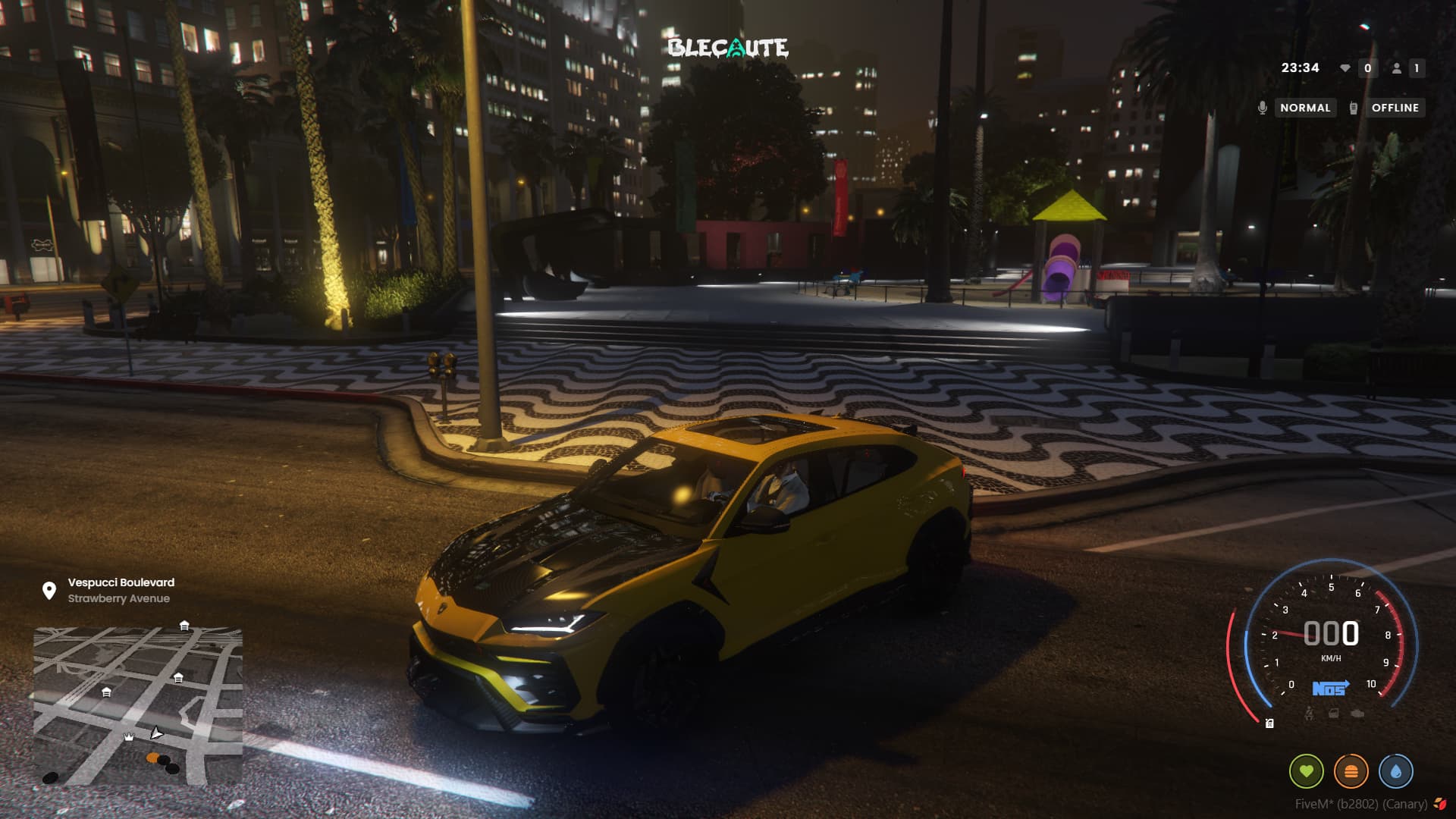This screenshot has height=819, width=1456.
Task: Click the minimap in the corner
Action: pyautogui.click(x=138, y=705)
